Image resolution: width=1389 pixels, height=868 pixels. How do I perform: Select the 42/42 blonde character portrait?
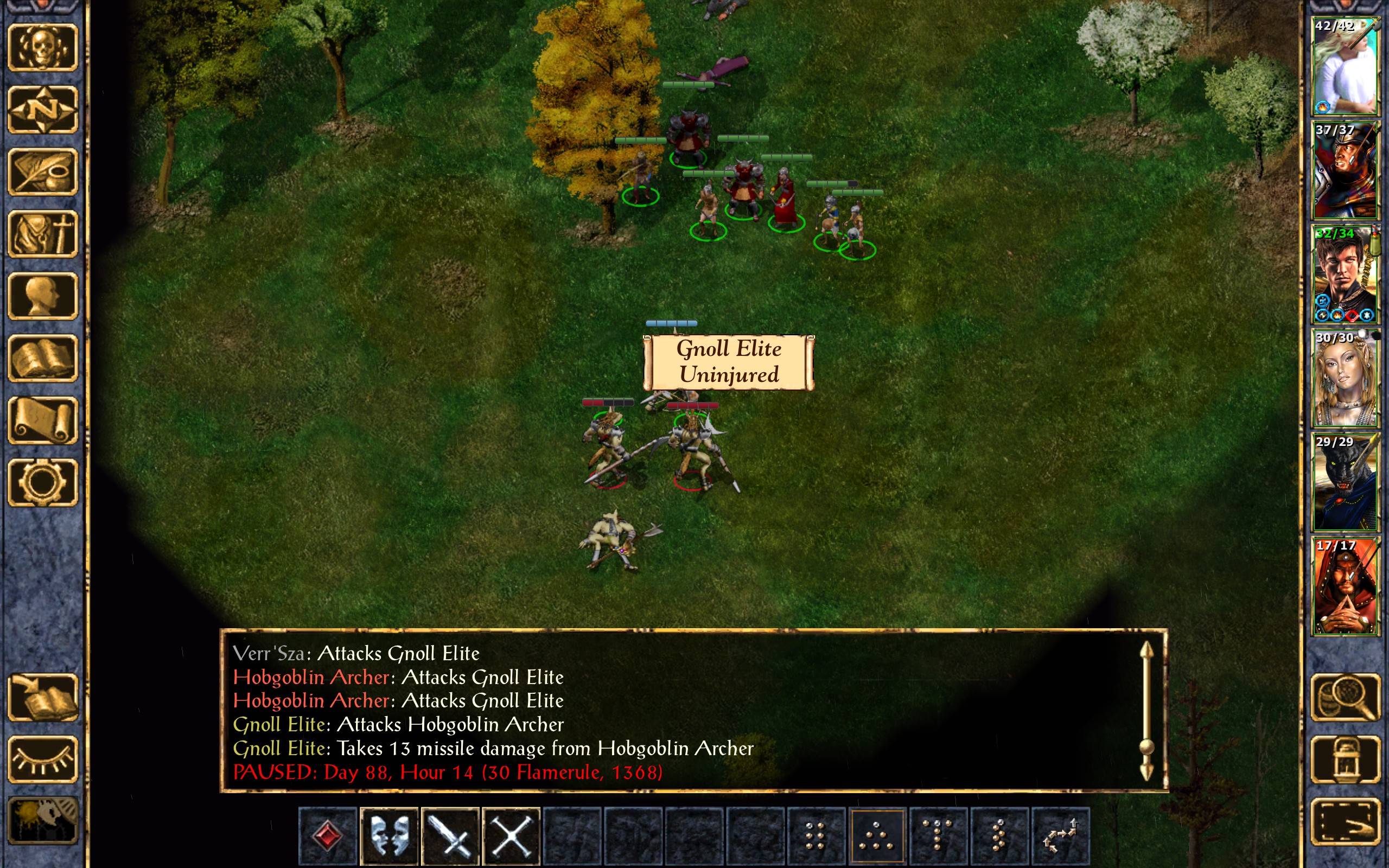point(1345,66)
